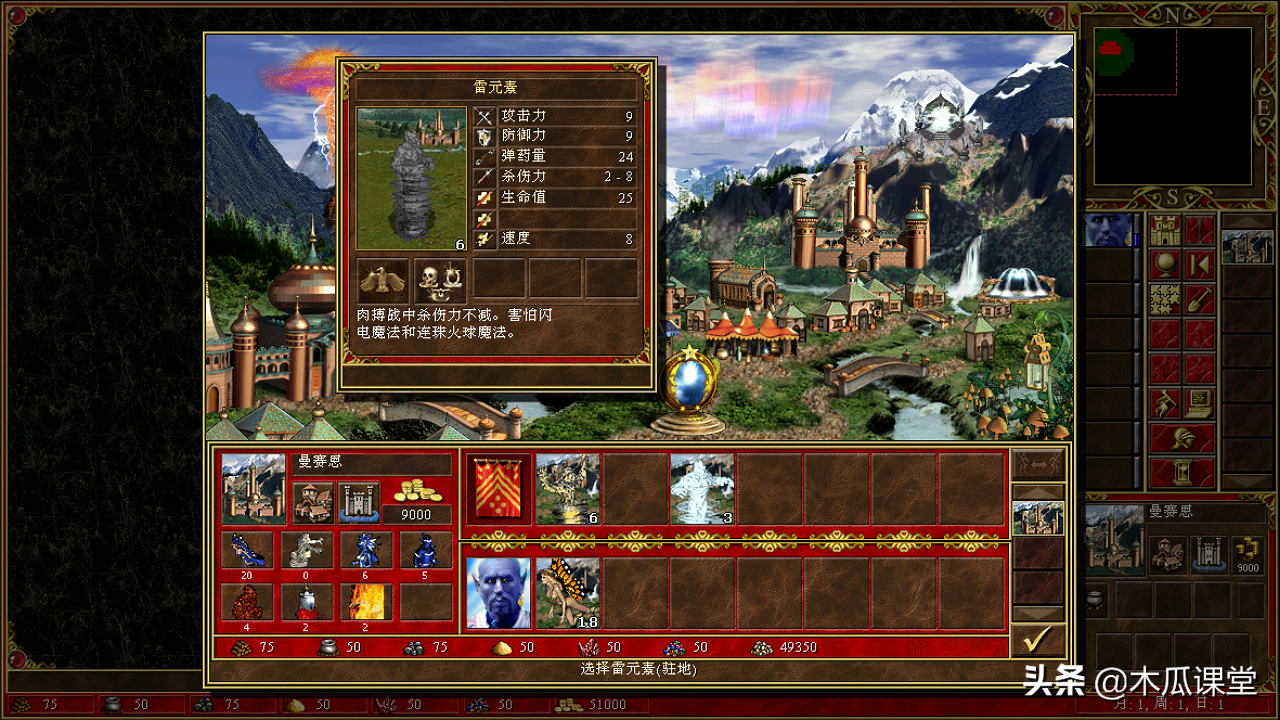Image resolution: width=1280 pixels, height=720 pixels.
Task: Click the red garrison banner with gold chevrons
Action: 499,489
